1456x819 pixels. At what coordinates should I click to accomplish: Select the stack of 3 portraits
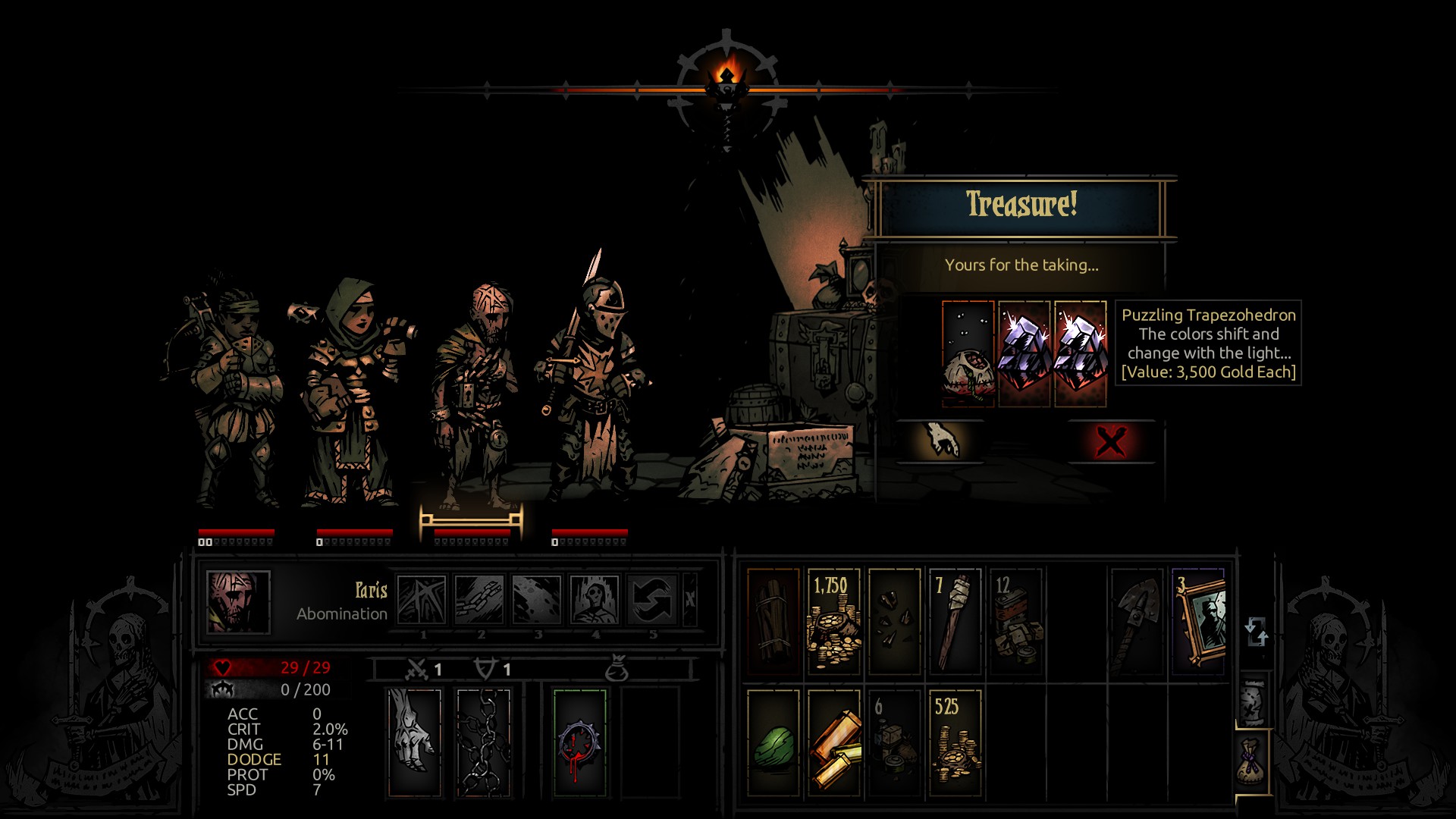(x=1198, y=621)
